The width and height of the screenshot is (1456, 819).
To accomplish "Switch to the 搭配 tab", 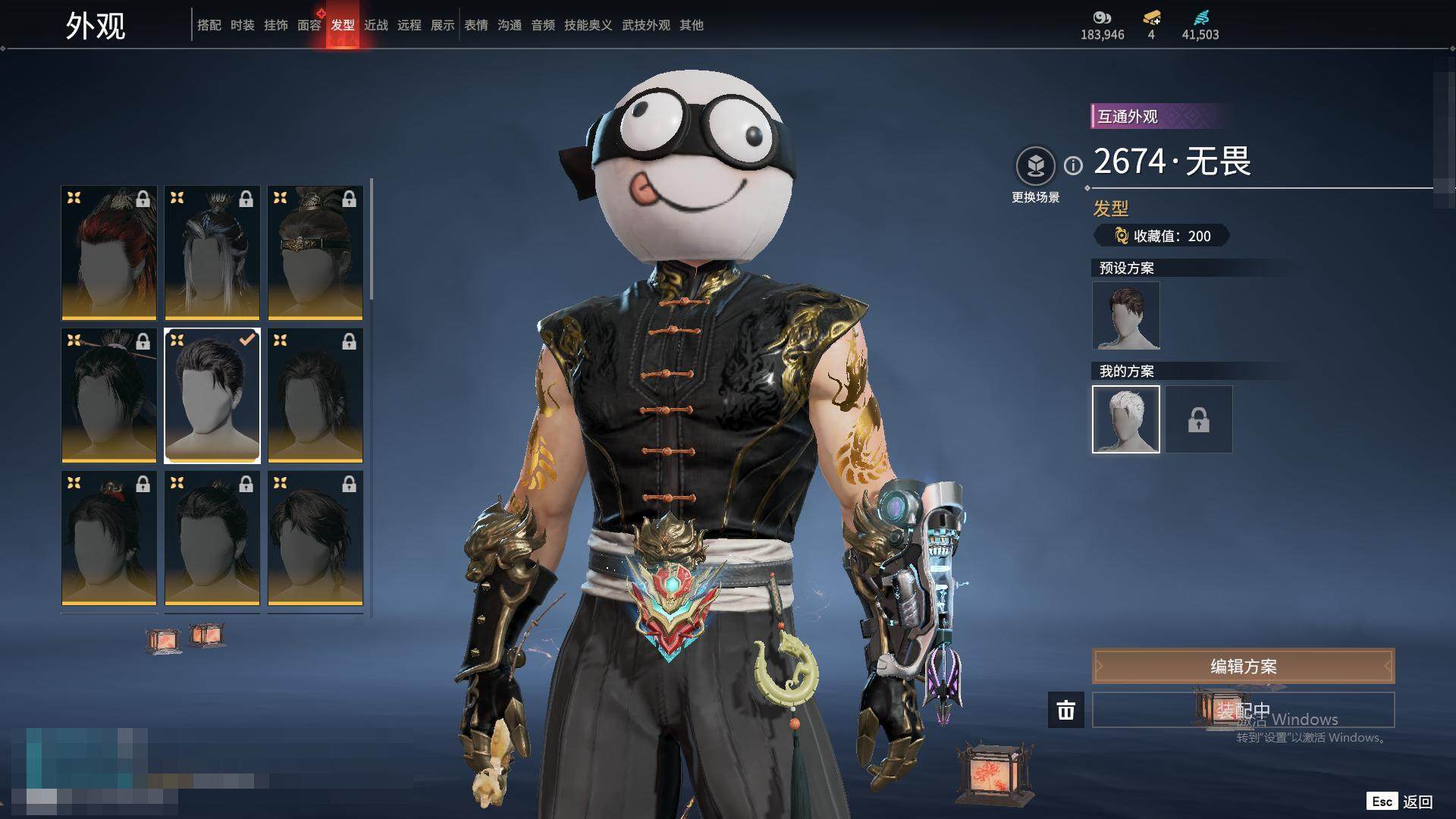I will [209, 25].
